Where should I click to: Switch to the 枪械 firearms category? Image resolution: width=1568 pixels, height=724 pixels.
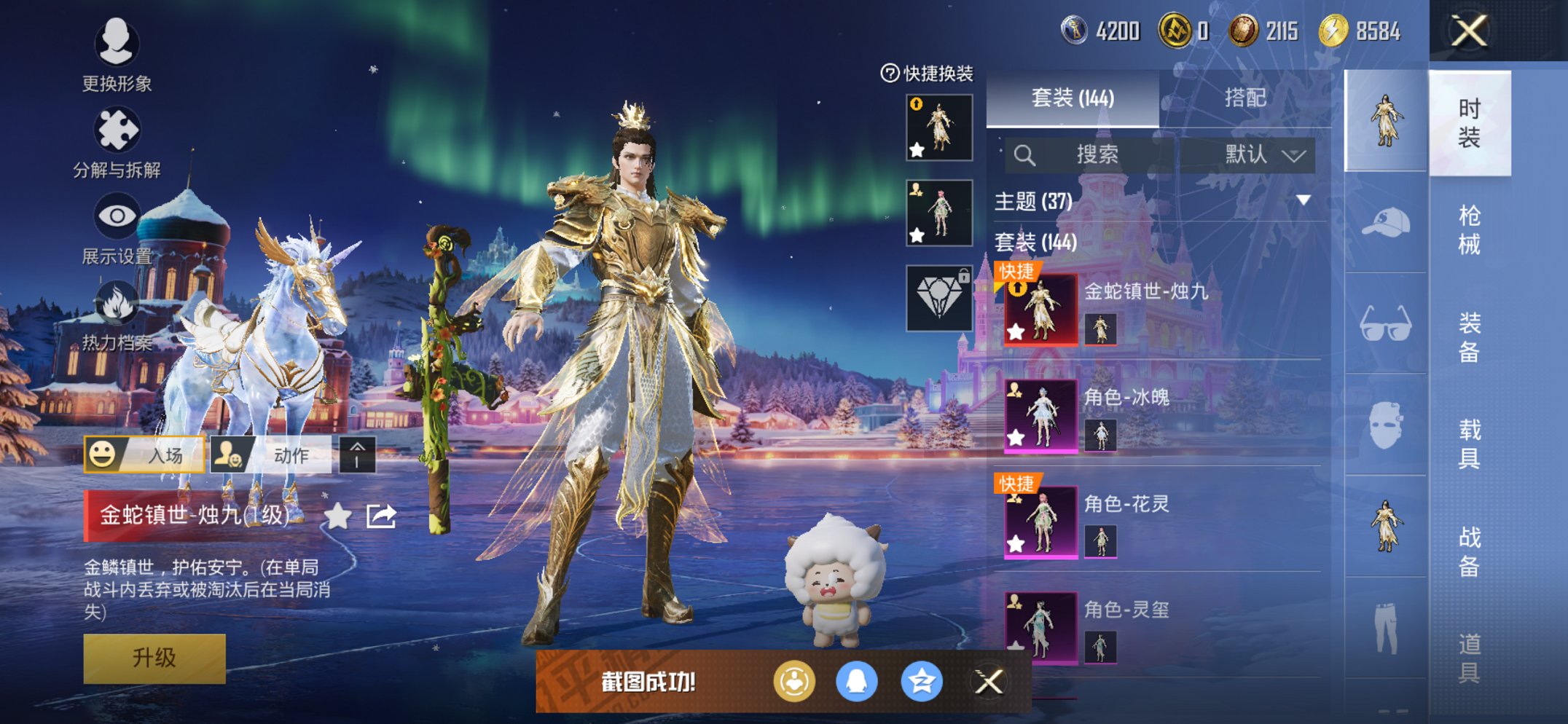pos(1469,229)
